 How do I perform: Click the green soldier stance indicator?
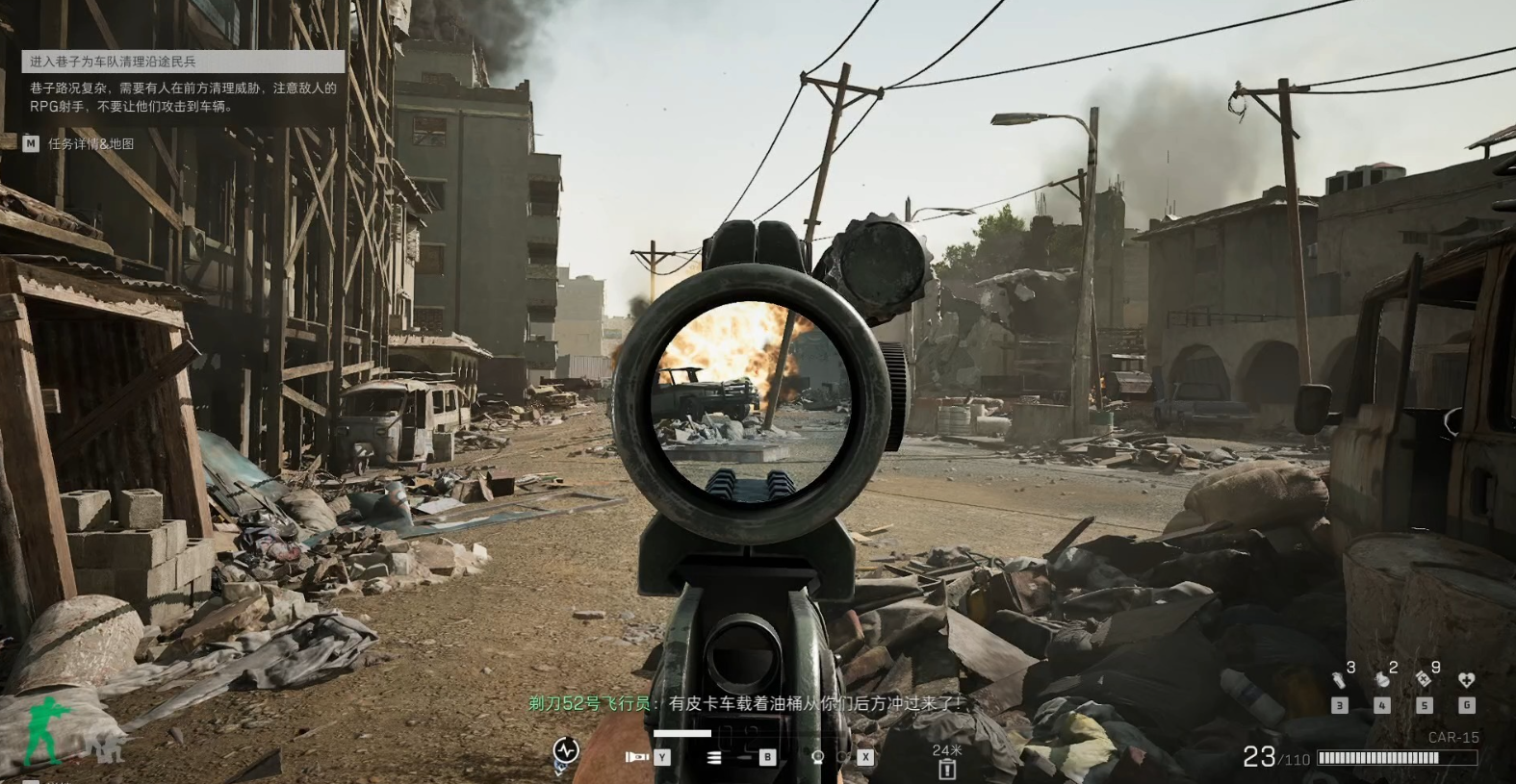coord(42,732)
